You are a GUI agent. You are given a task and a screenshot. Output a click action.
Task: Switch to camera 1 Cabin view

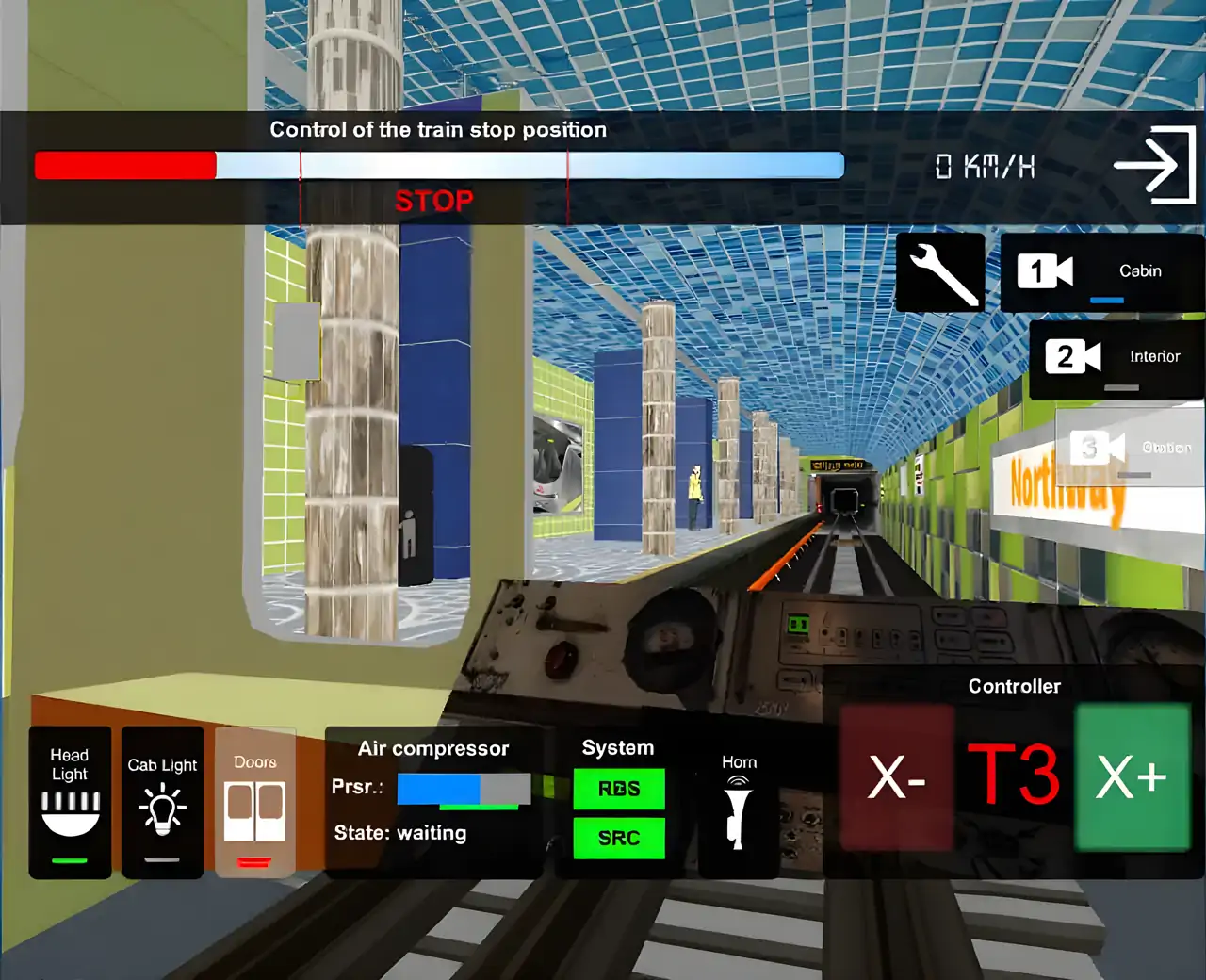click(x=1100, y=272)
